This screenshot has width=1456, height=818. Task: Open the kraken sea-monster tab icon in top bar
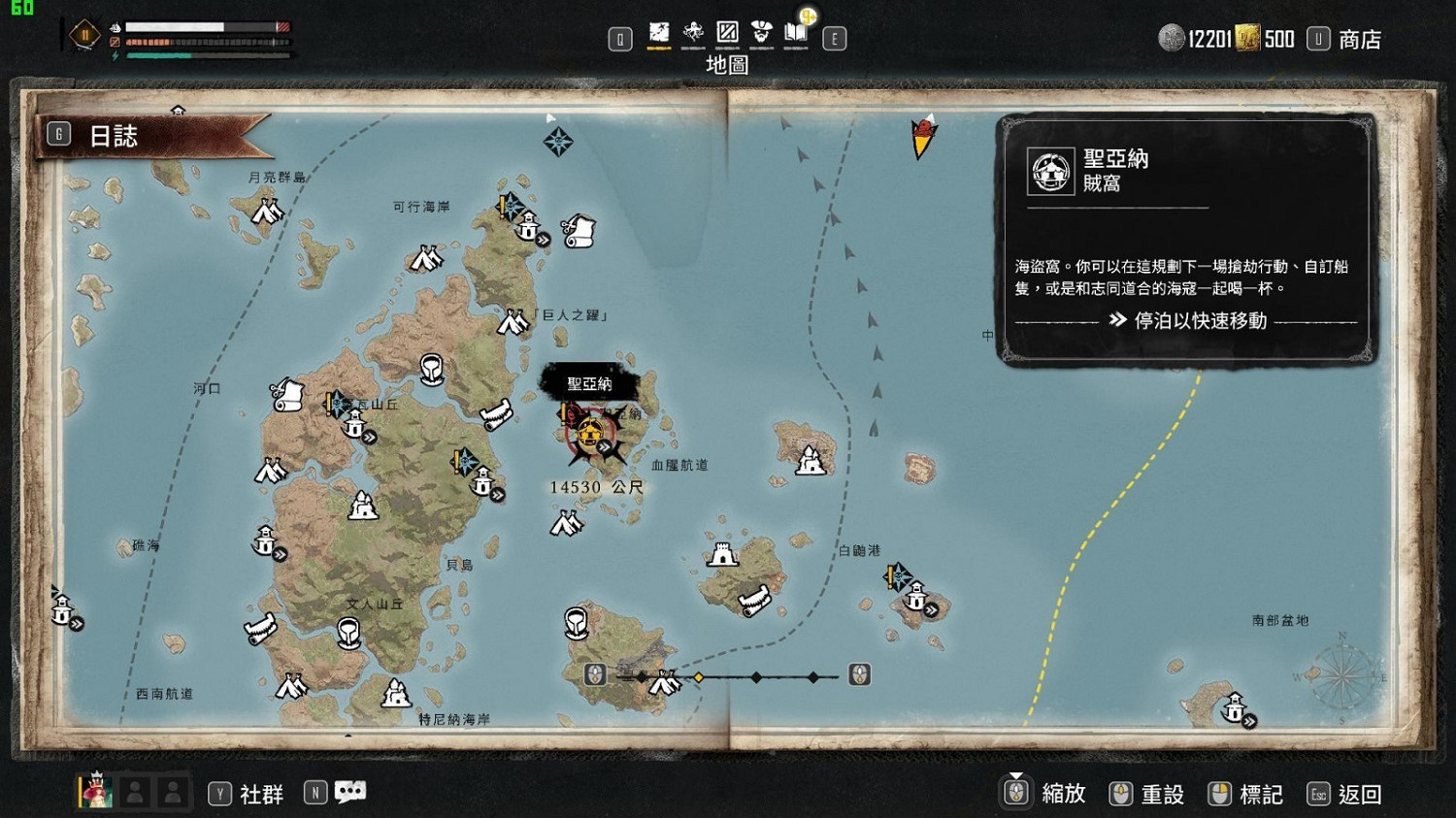point(693,31)
